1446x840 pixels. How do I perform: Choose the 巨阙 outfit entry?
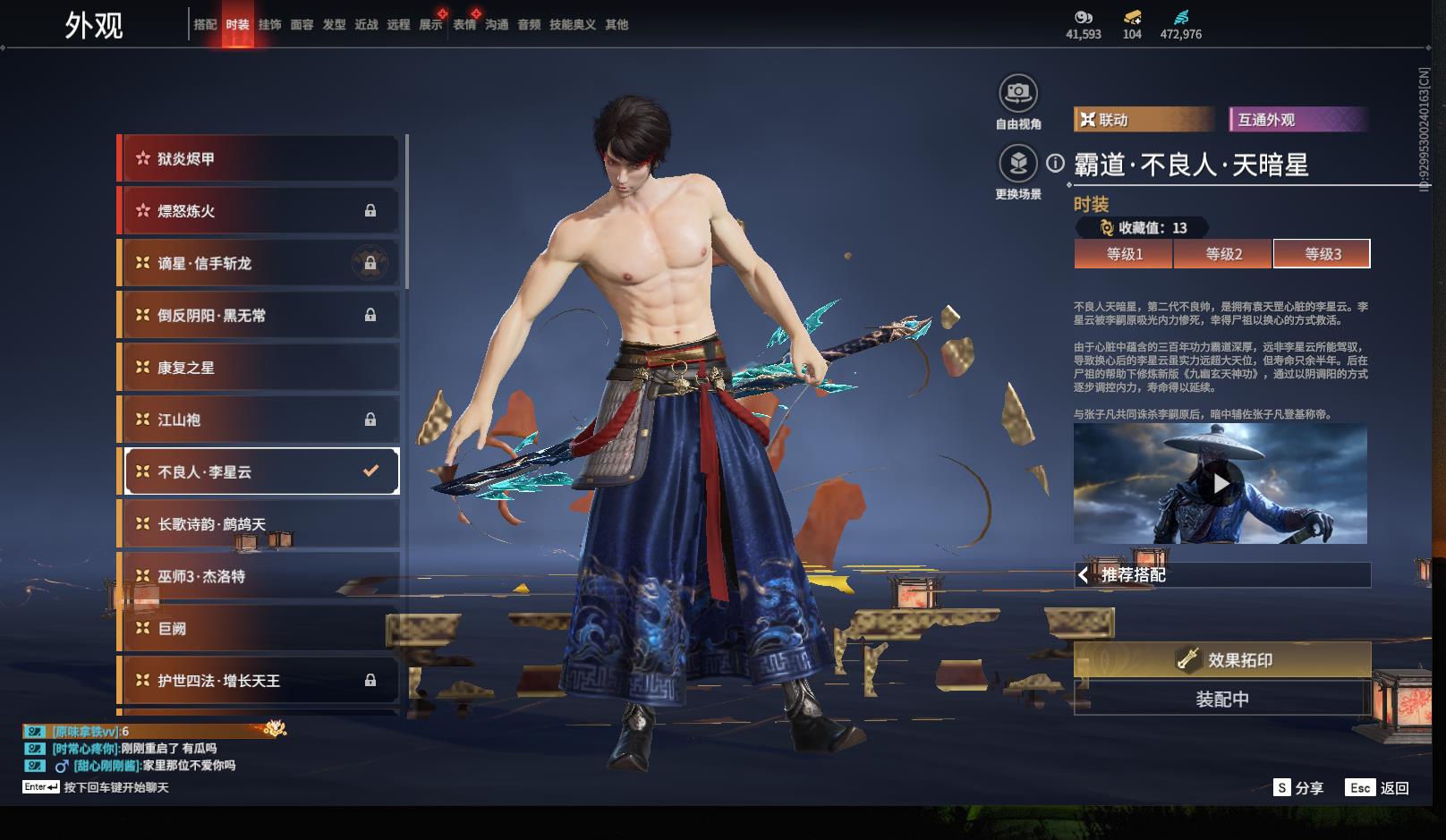point(259,629)
